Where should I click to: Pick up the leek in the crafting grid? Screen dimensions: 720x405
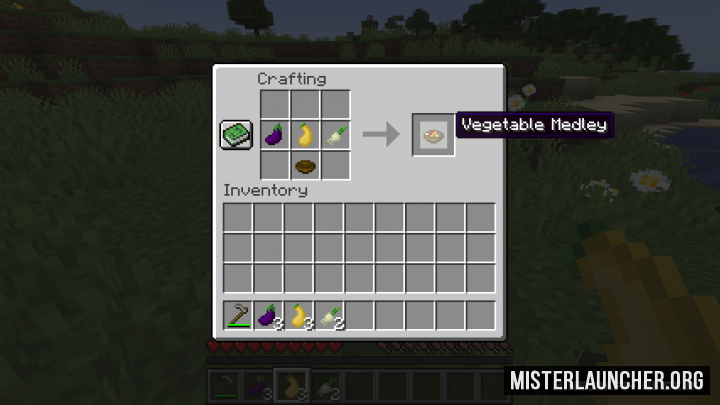click(x=335, y=135)
